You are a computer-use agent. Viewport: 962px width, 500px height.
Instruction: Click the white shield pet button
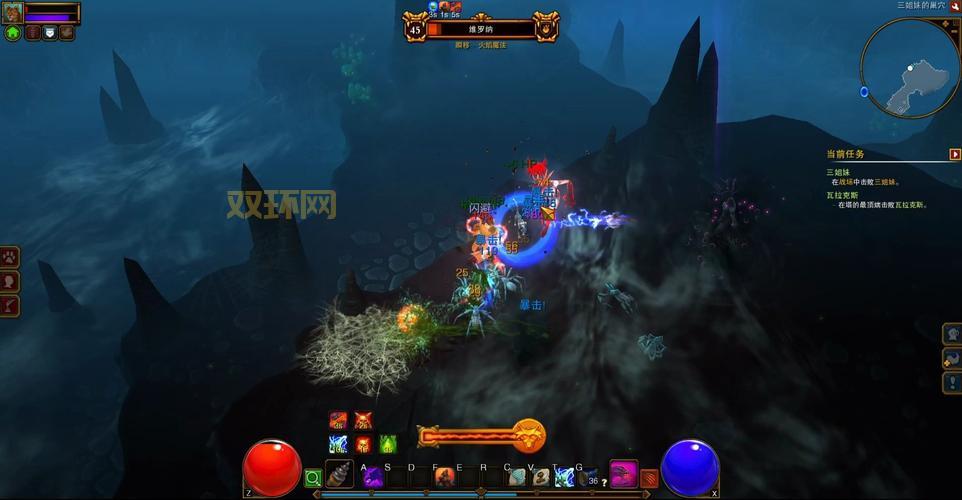tap(49, 33)
